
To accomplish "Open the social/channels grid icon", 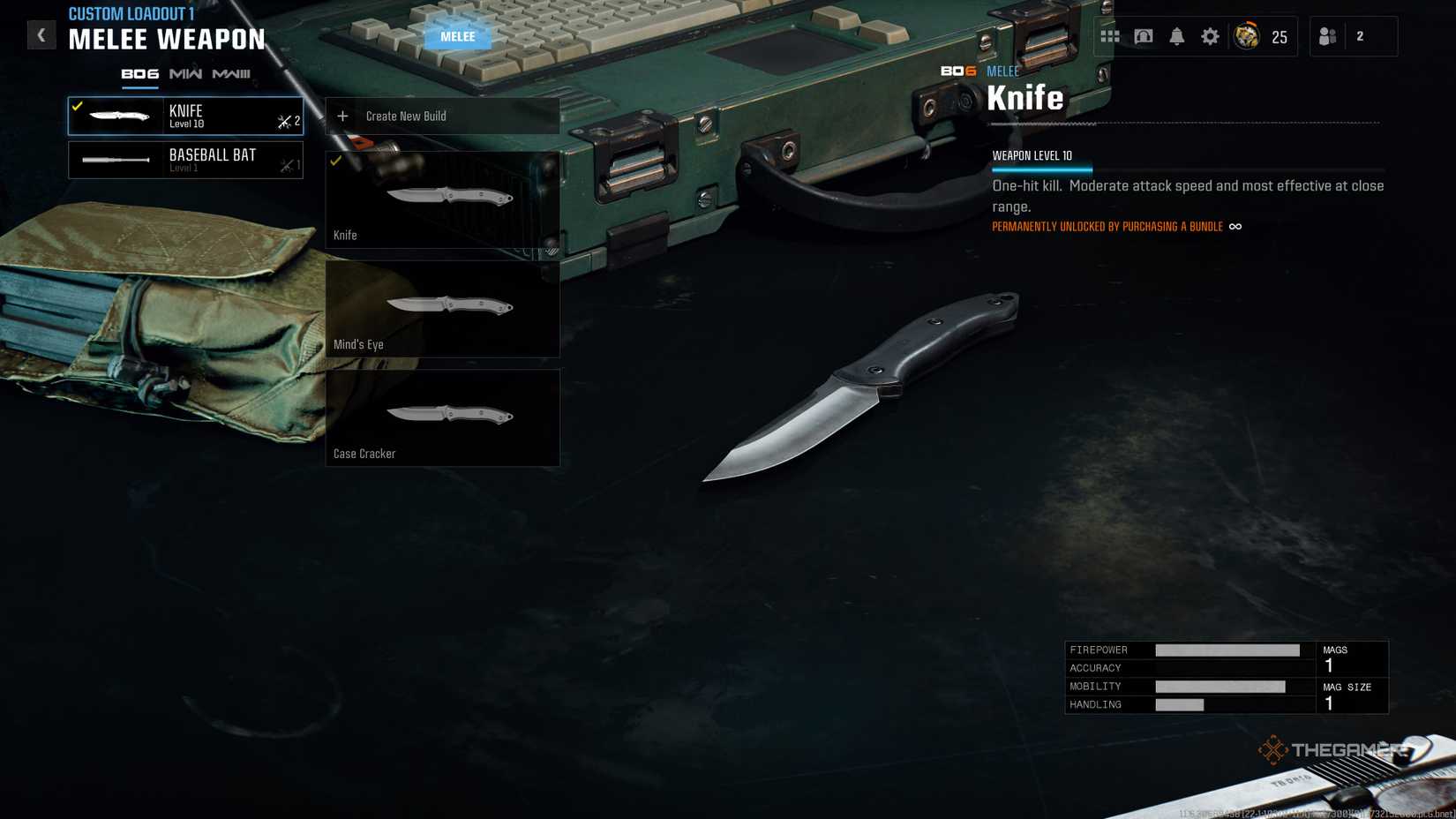I will pos(1111,35).
